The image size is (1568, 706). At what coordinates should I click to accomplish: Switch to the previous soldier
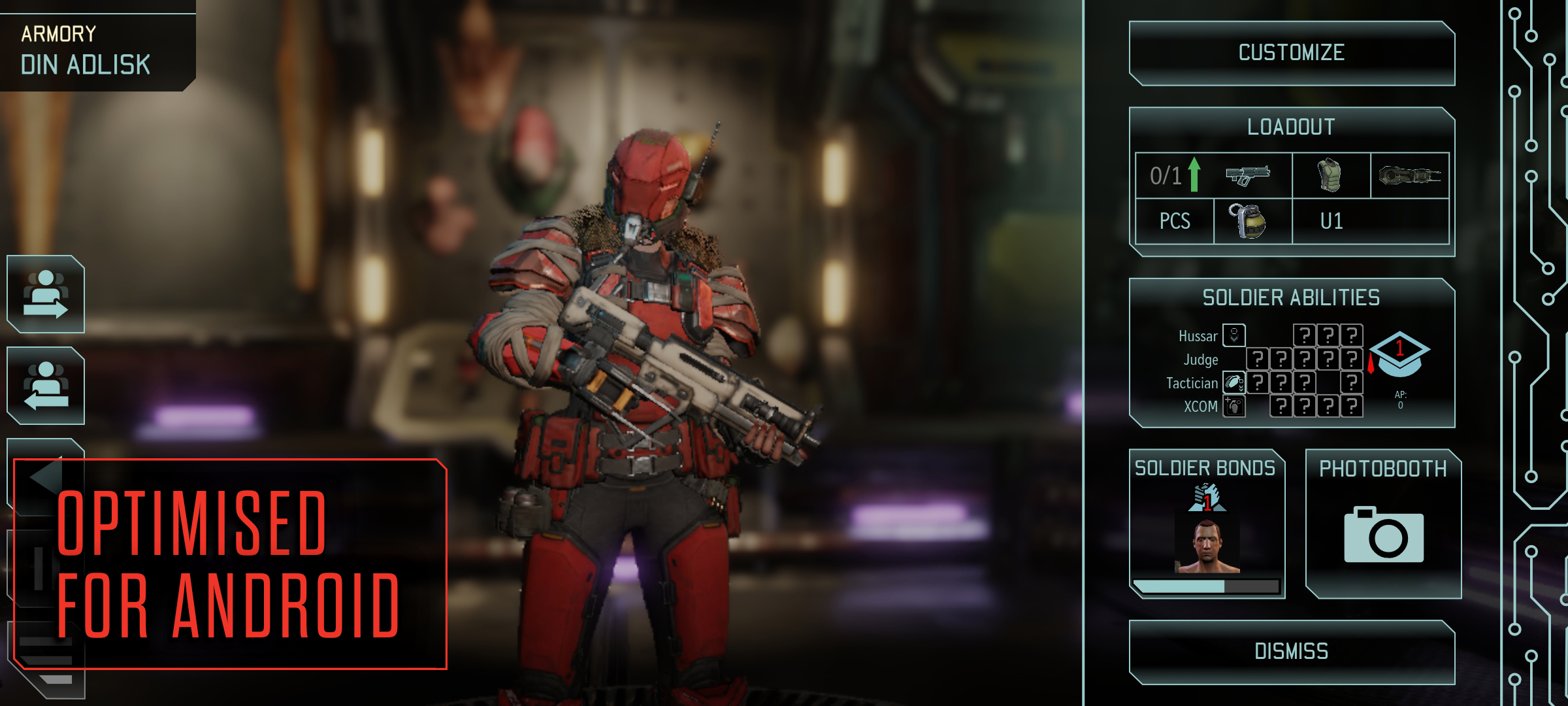[46, 386]
